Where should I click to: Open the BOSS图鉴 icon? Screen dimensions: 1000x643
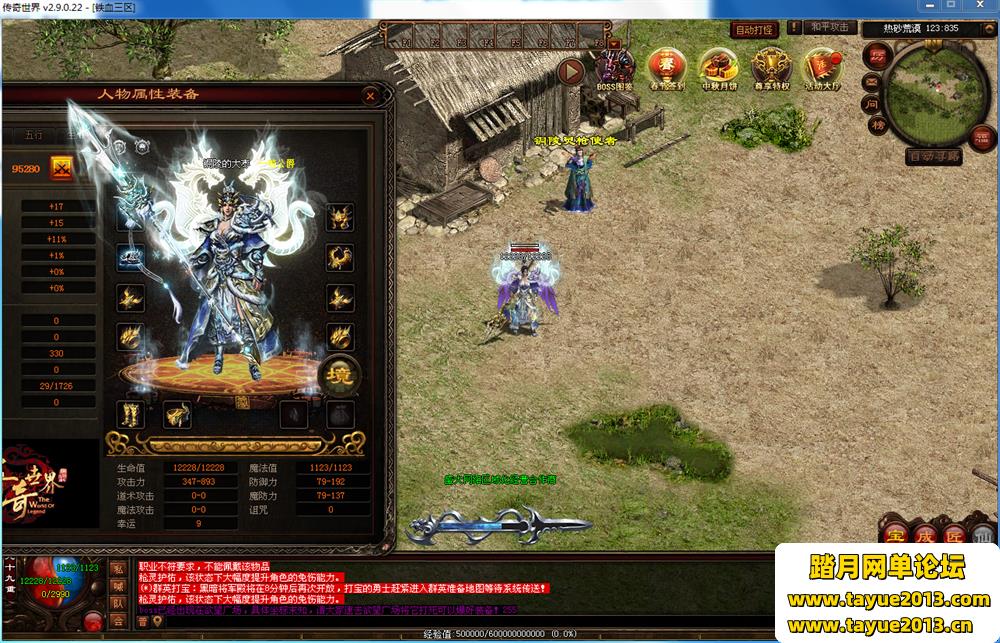click(615, 70)
